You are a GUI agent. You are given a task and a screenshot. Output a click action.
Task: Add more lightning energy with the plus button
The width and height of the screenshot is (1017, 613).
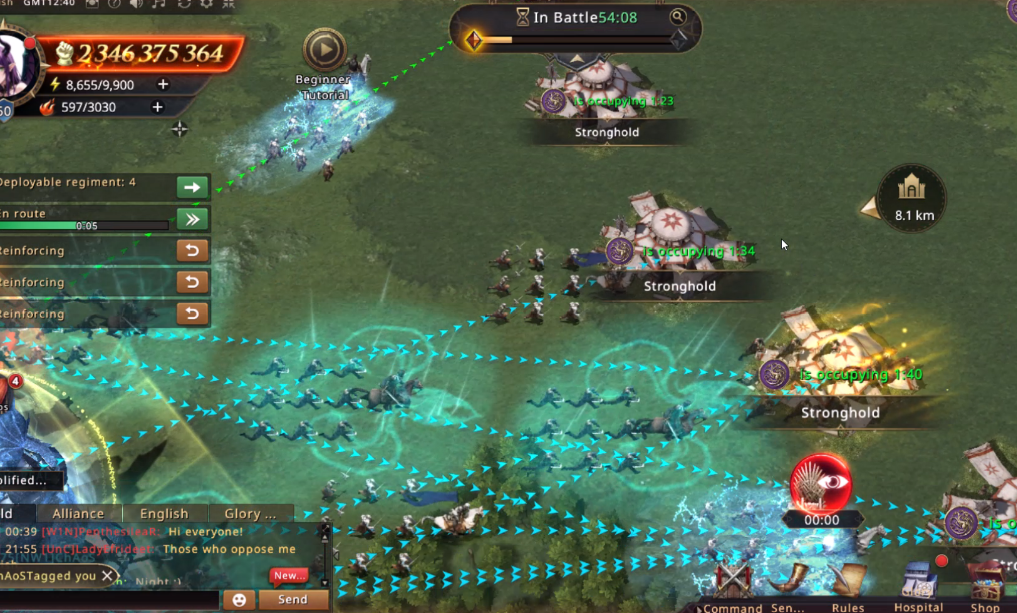pyautogui.click(x=163, y=85)
